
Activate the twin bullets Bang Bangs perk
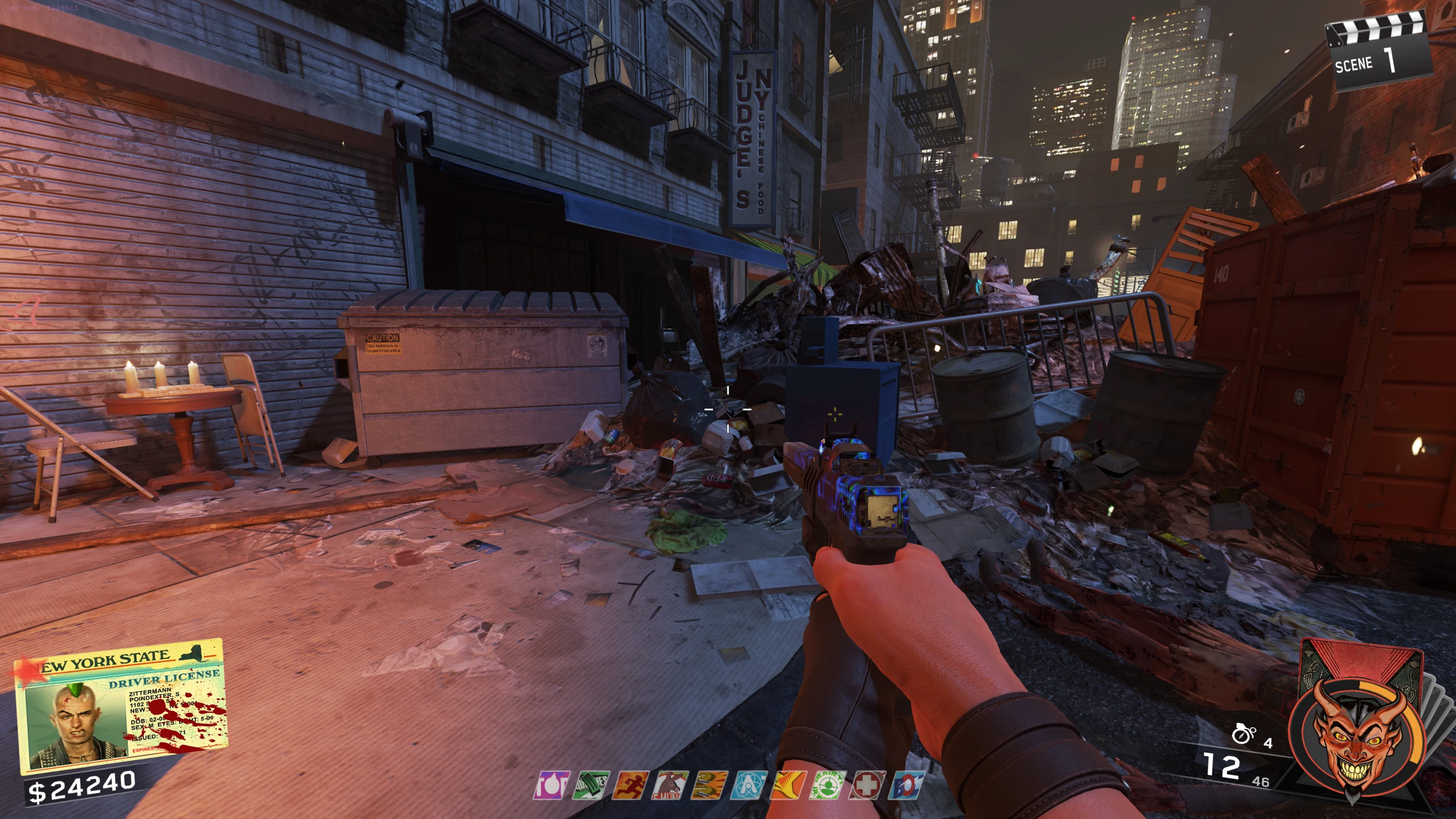[x=709, y=785]
